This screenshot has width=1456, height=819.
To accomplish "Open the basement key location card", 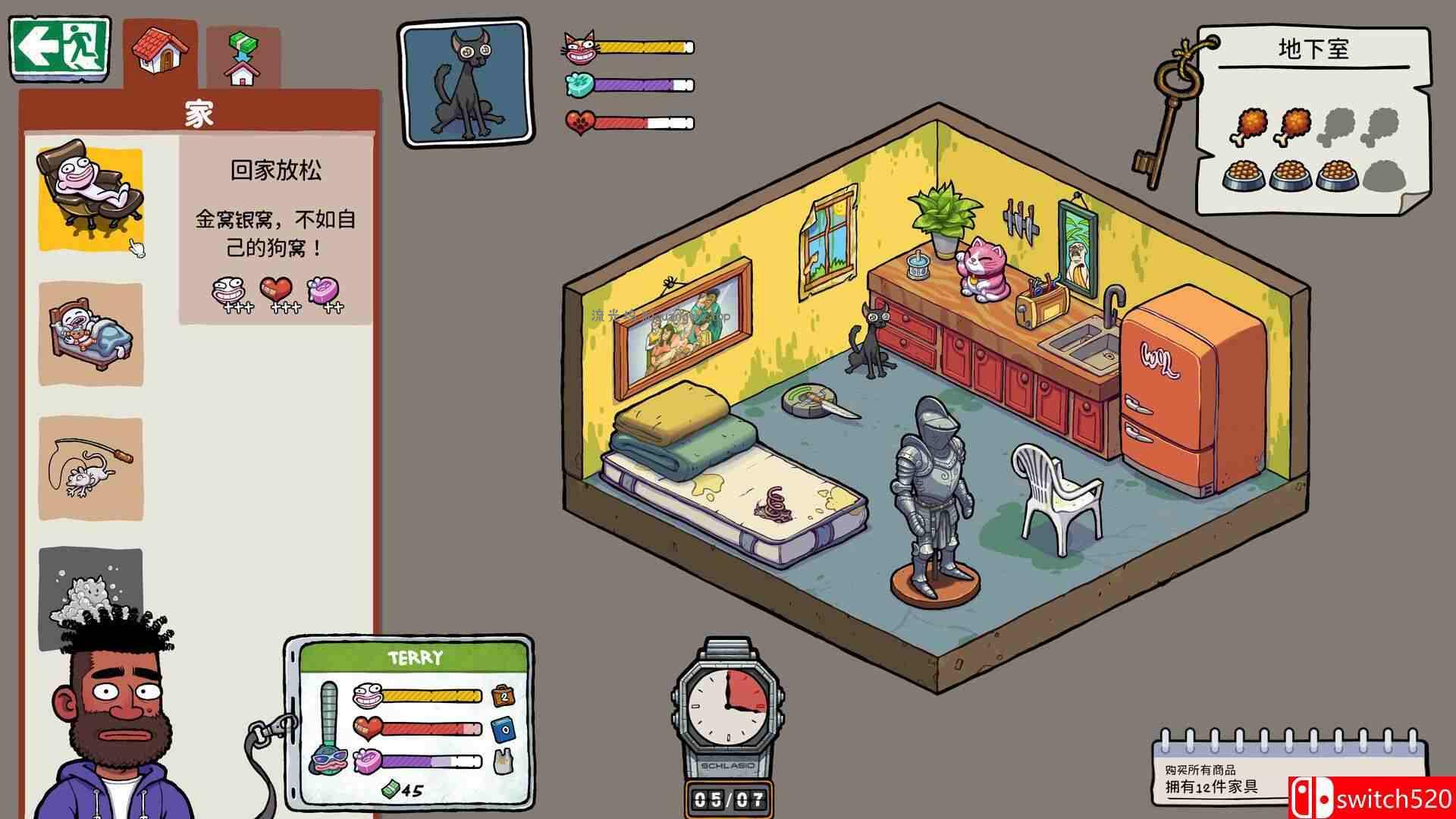I will (1312, 121).
